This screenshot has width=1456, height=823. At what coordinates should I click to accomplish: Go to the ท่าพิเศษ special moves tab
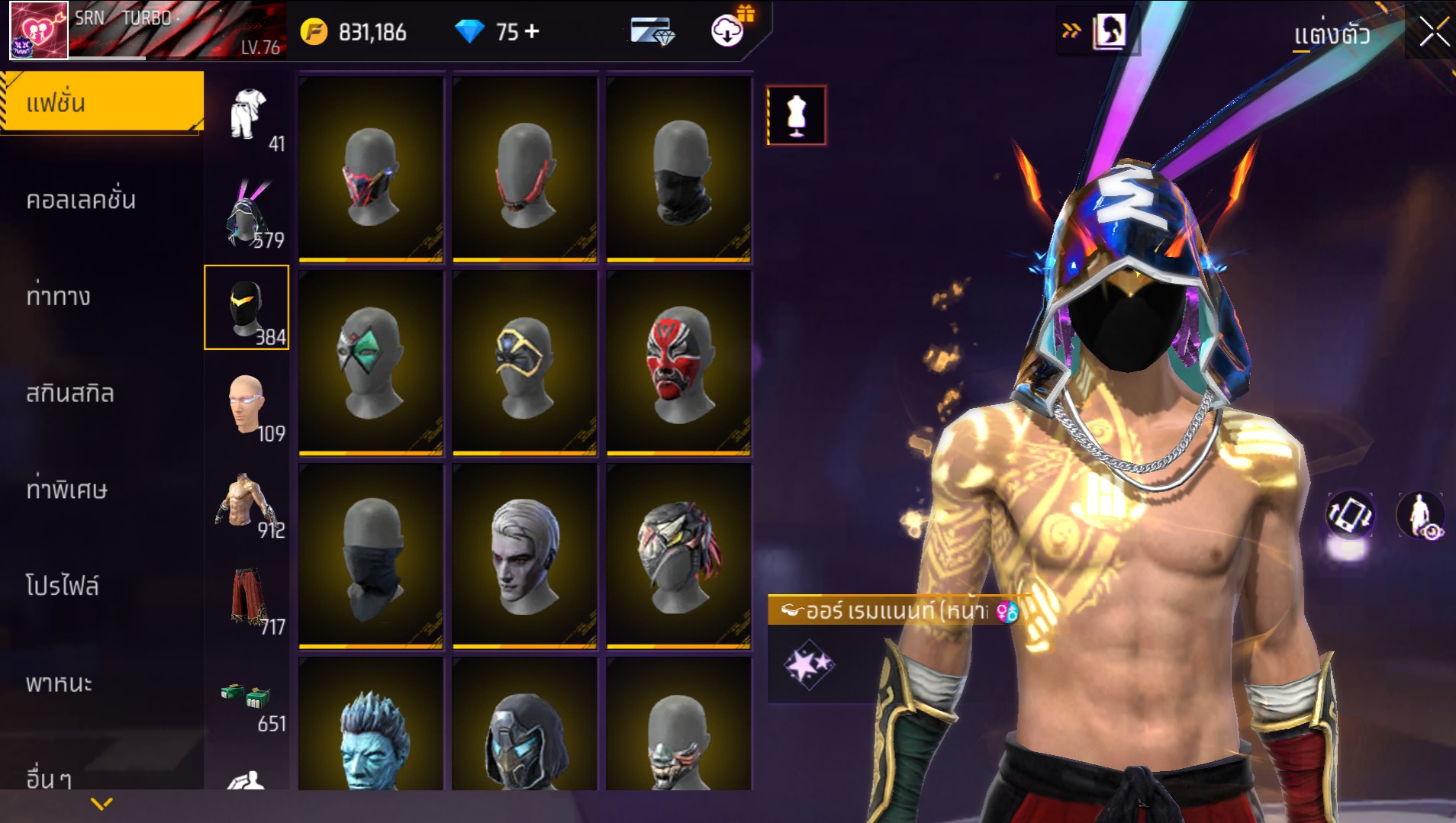point(67,490)
